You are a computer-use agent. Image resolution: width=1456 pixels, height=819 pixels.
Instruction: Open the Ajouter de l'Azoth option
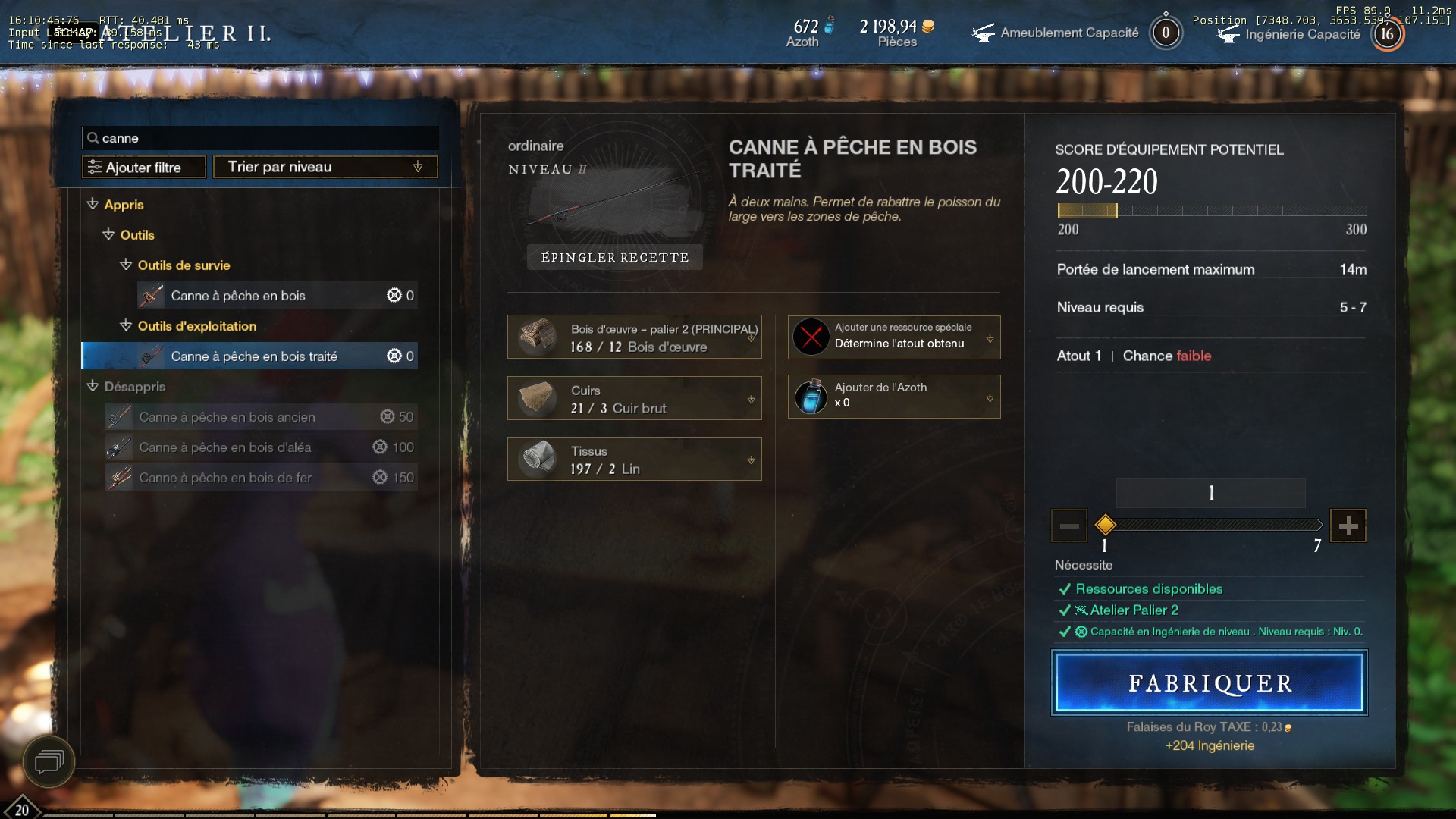tap(893, 397)
